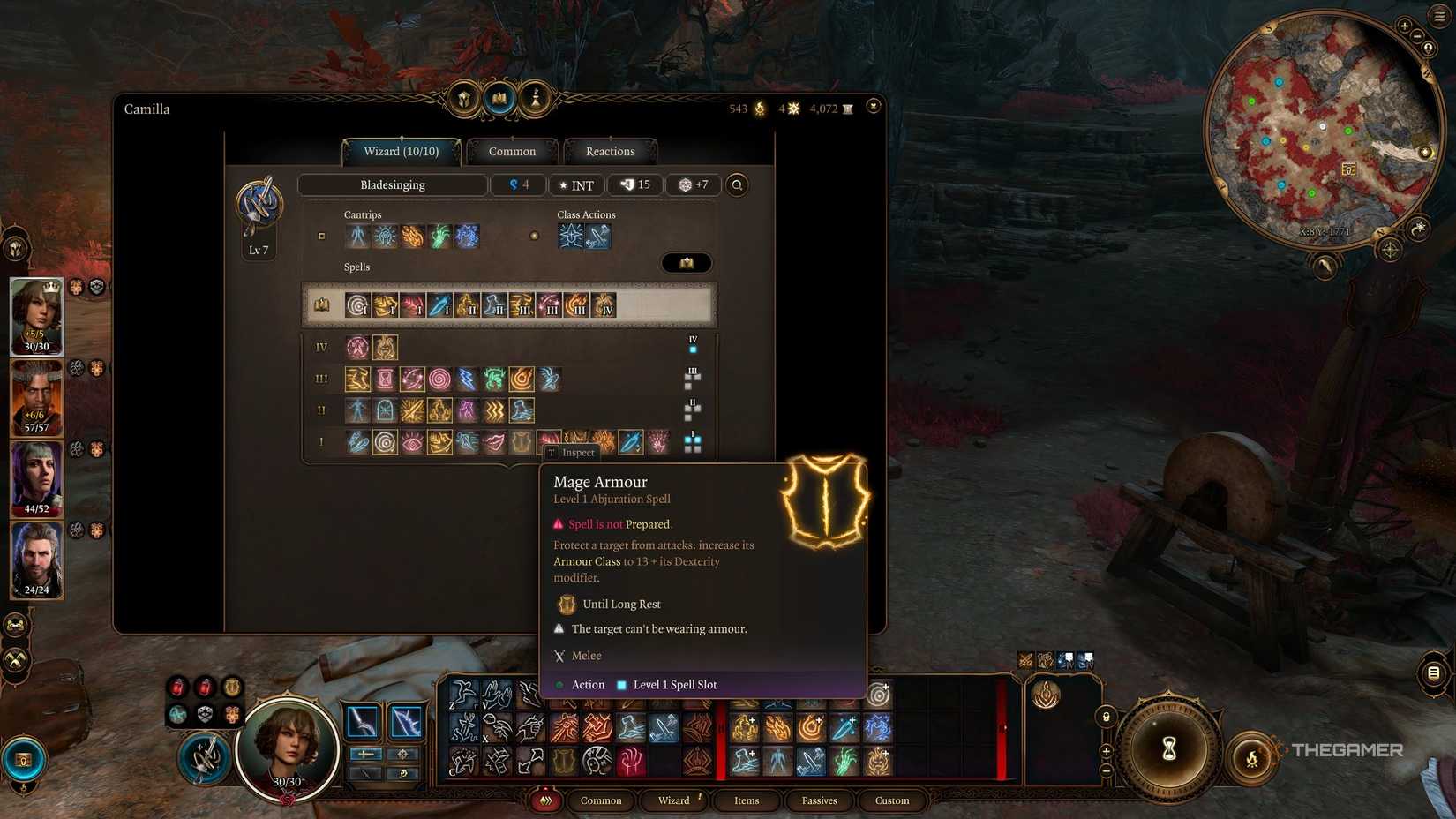Click the Bladesinging subclass button
This screenshot has width=1456, height=819.
[x=393, y=184]
